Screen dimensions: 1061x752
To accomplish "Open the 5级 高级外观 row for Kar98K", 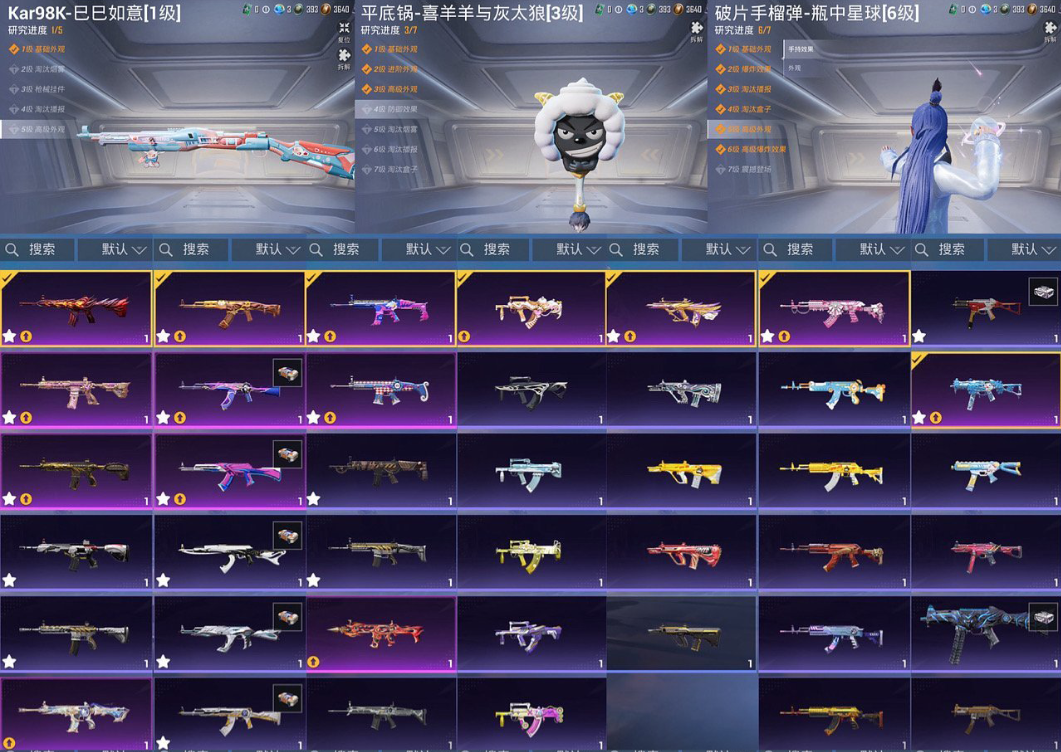I will (40, 129).
